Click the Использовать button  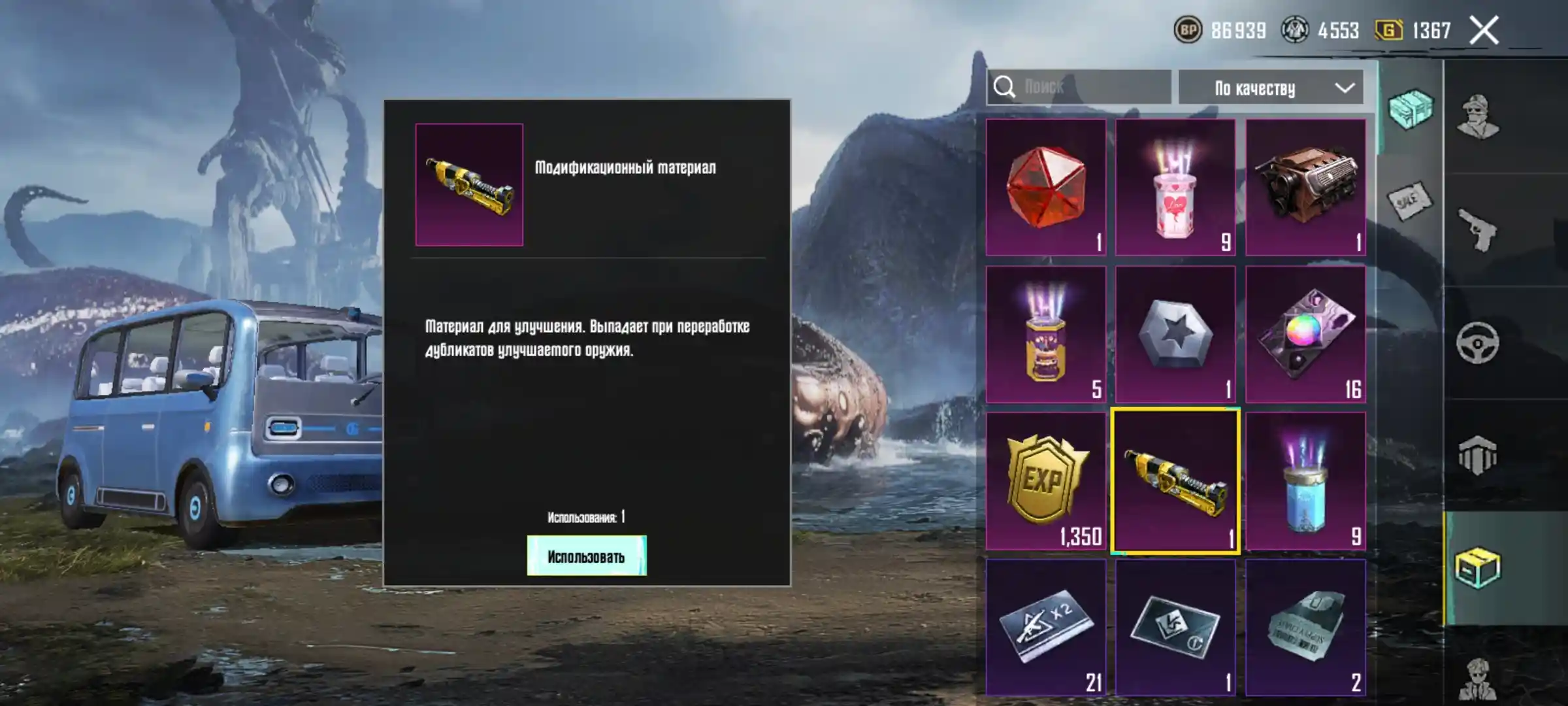586,556
